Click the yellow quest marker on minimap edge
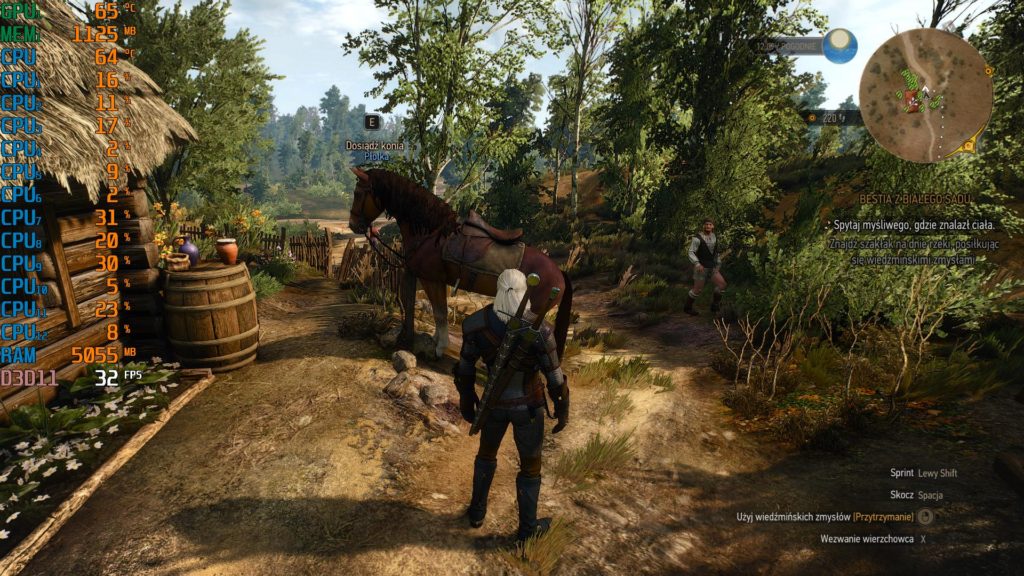 969,146
